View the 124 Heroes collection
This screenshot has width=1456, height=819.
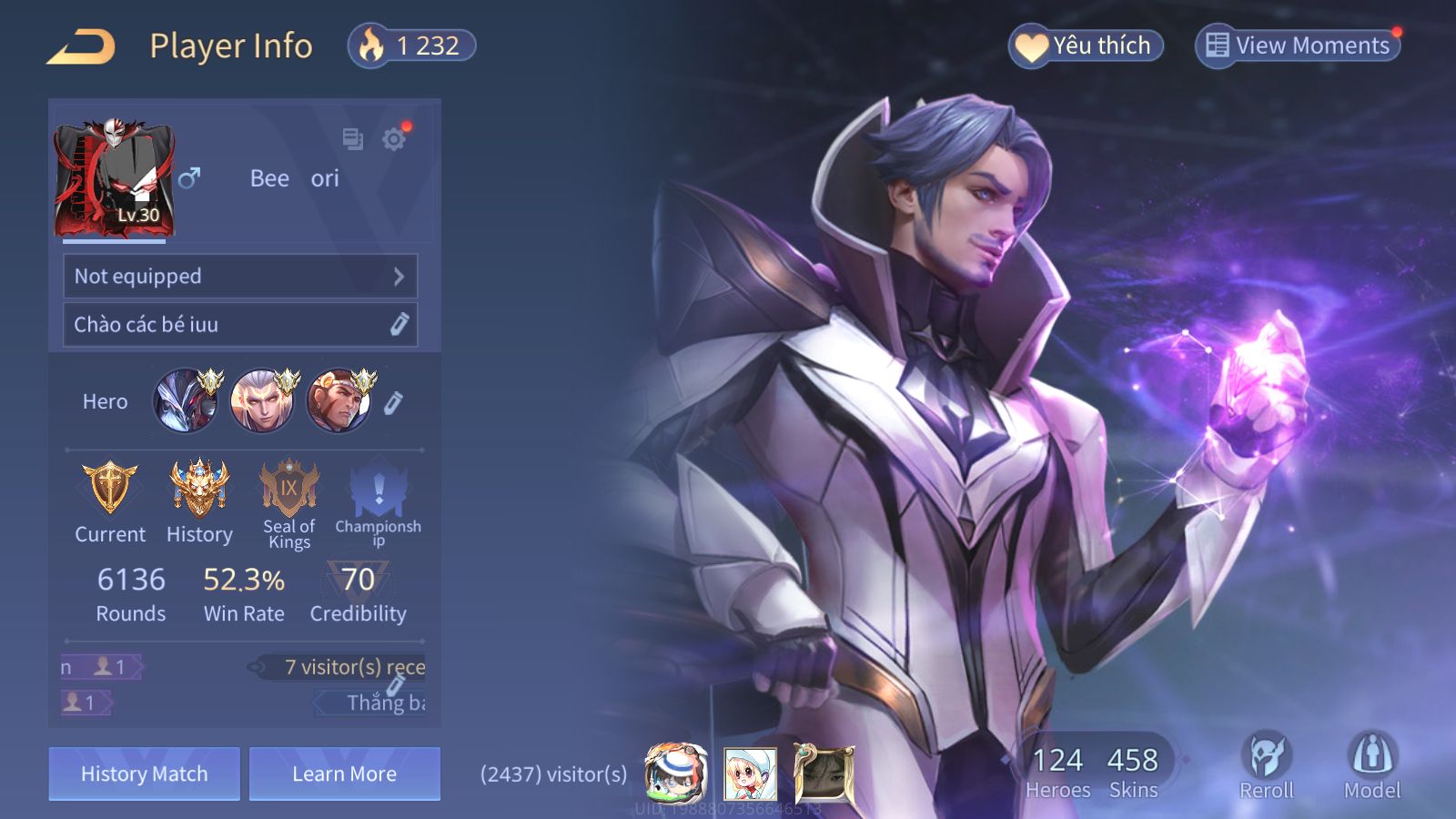tap(1057, 772)
